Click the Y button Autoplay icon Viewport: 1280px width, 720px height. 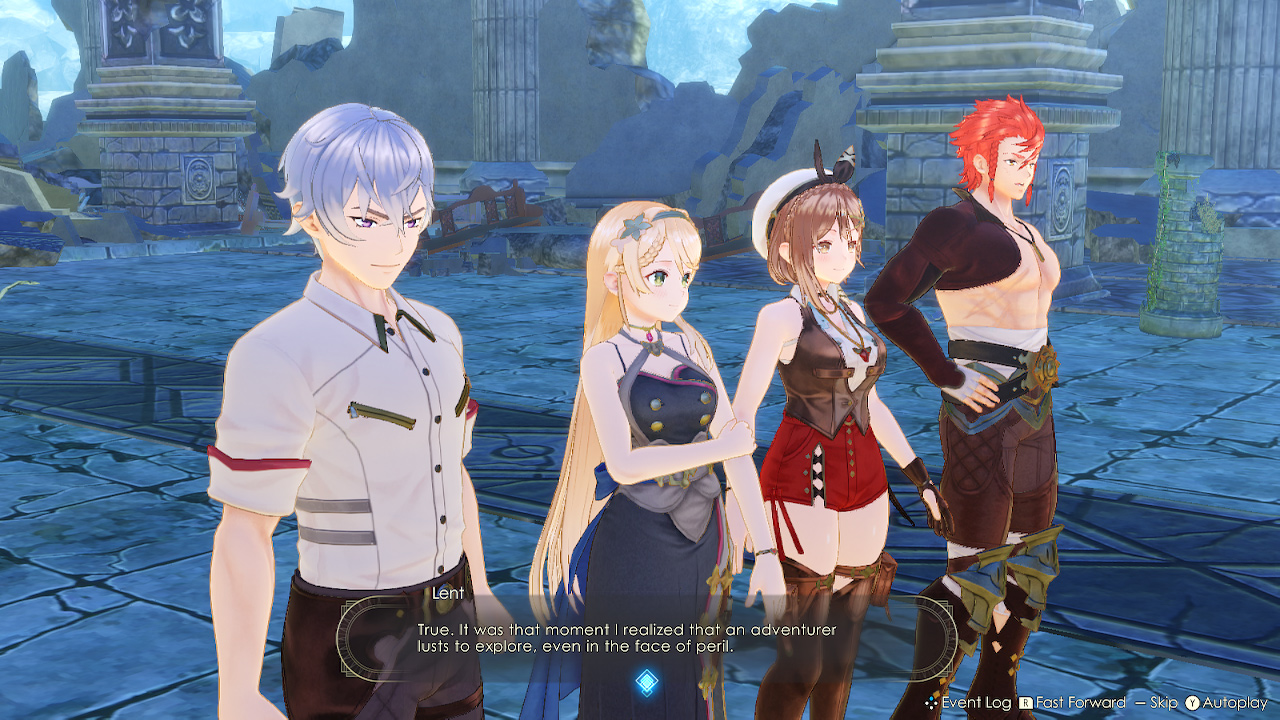coord(1193,702)
